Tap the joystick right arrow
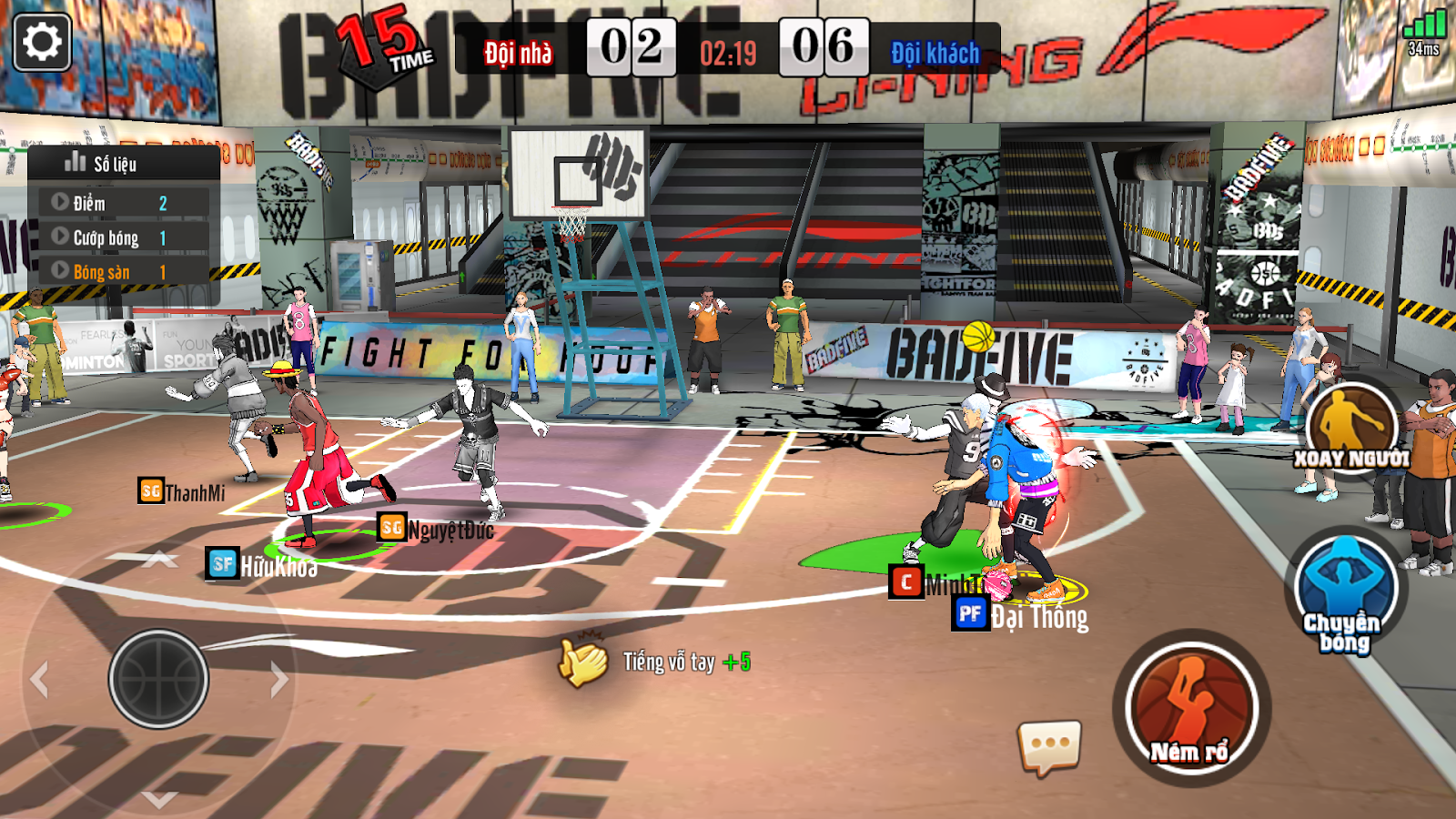The height and width of the screenshot is (819, 1456). coord(278,679)
